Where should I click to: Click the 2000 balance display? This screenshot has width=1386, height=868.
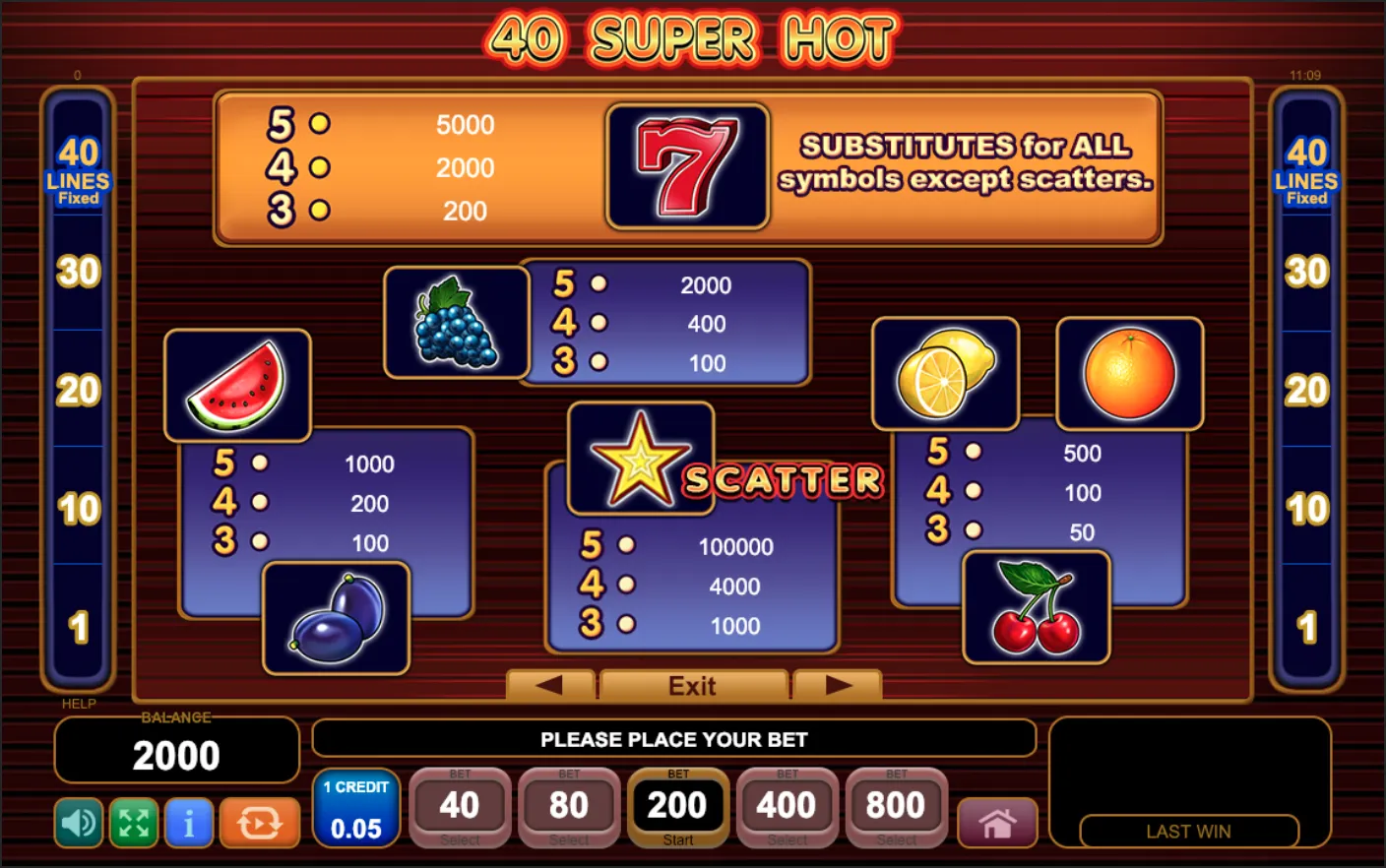point(176,755)
